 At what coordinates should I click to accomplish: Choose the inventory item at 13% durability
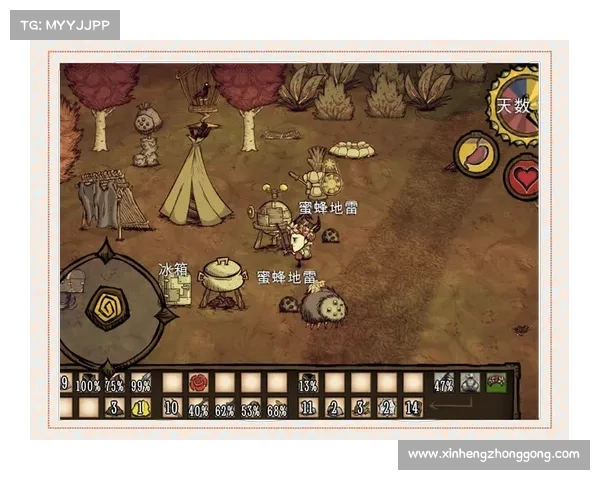pos(308,383)
